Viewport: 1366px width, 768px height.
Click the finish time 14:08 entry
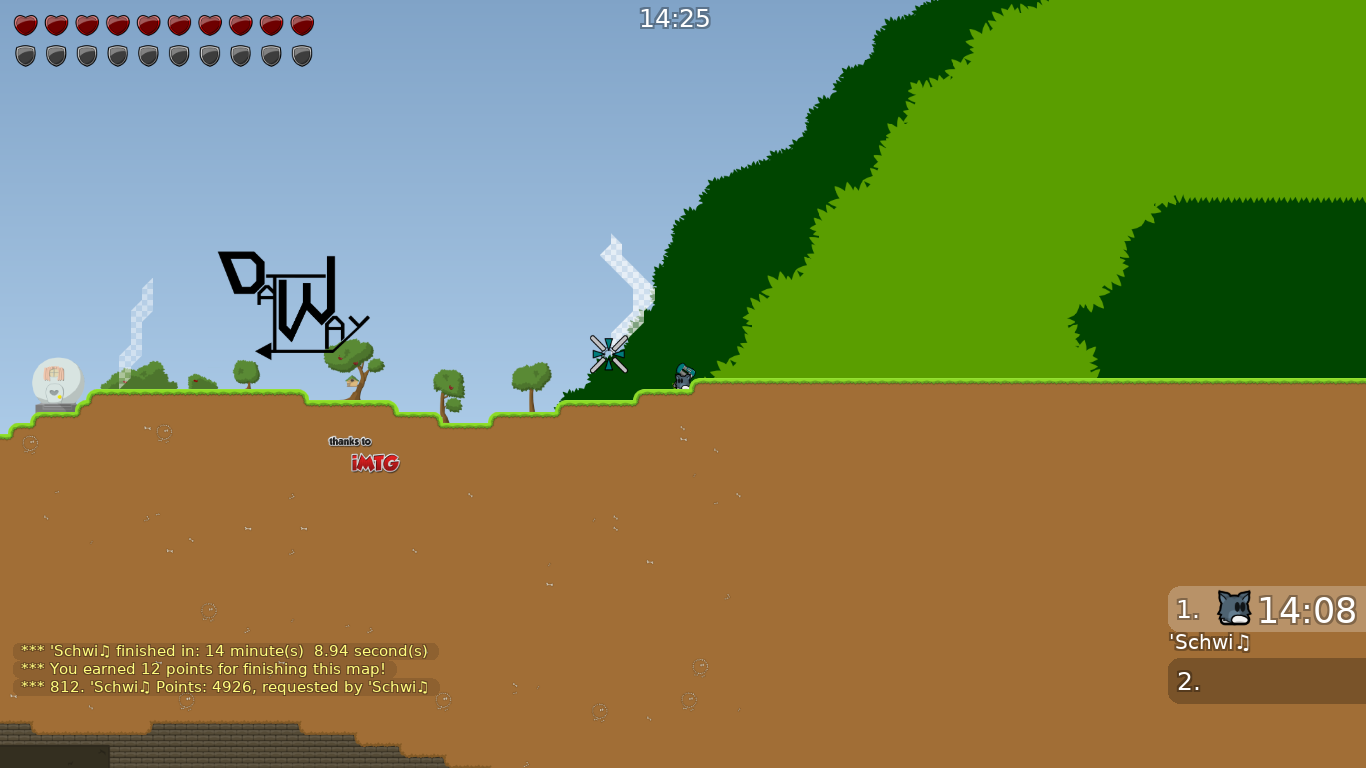click(x=1312, y=609)
